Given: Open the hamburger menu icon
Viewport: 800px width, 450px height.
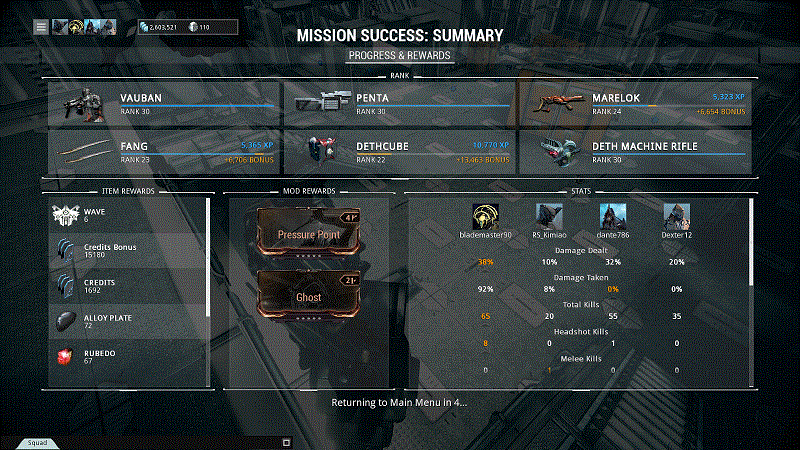Looking at the screenshot, I should (x=41, y=27).
